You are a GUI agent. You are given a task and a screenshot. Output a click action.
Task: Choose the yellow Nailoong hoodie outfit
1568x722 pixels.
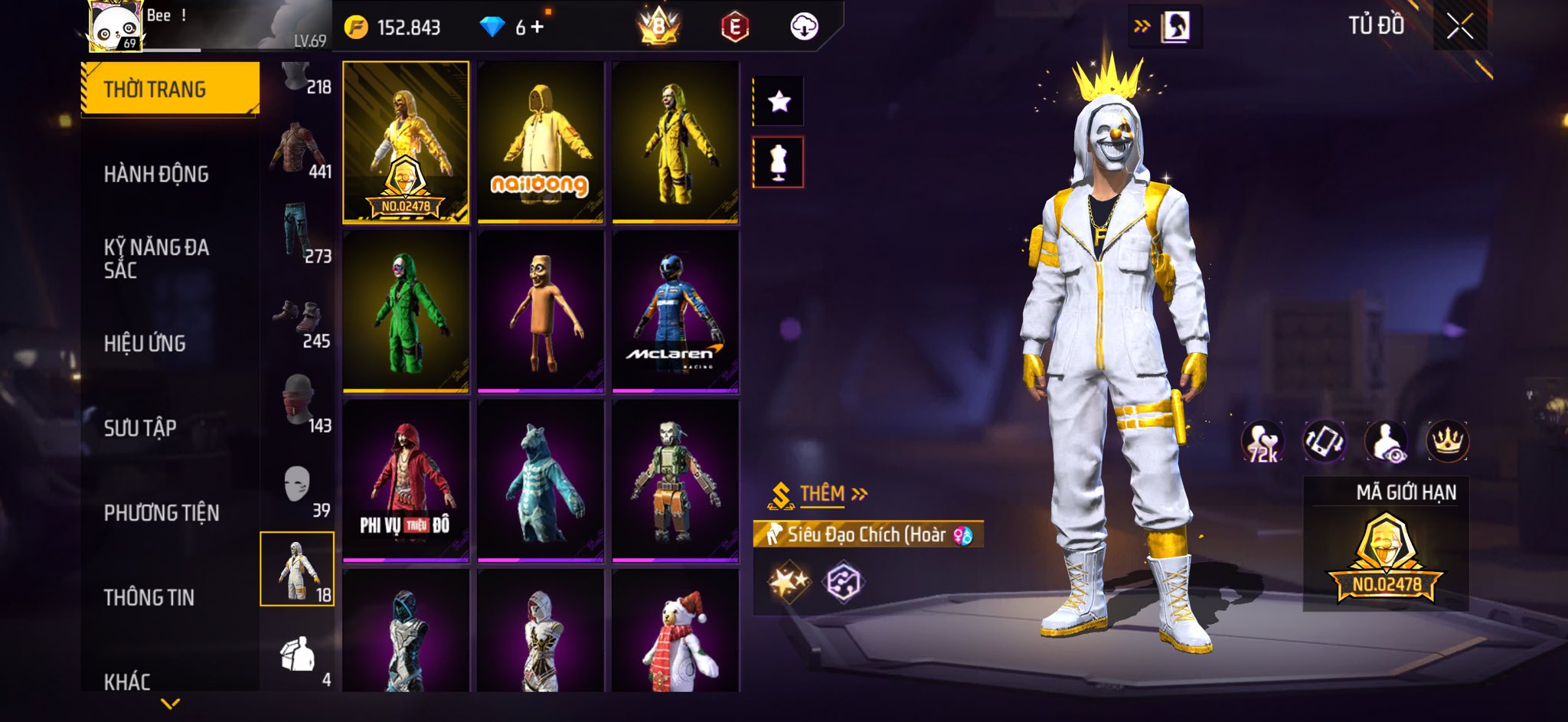coord(541,142)
